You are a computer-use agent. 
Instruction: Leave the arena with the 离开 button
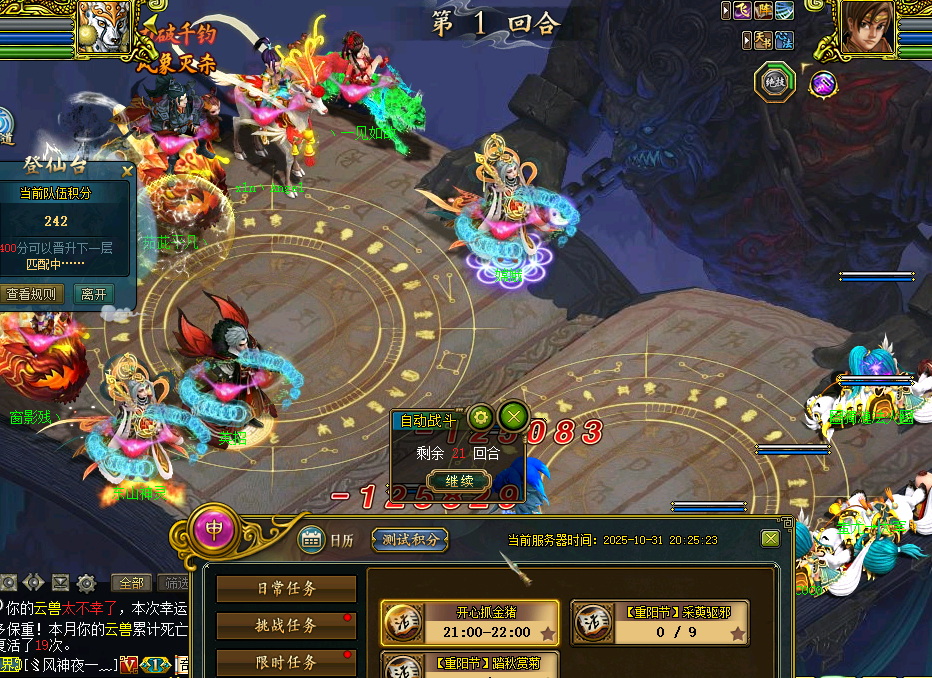click(93, 295)
